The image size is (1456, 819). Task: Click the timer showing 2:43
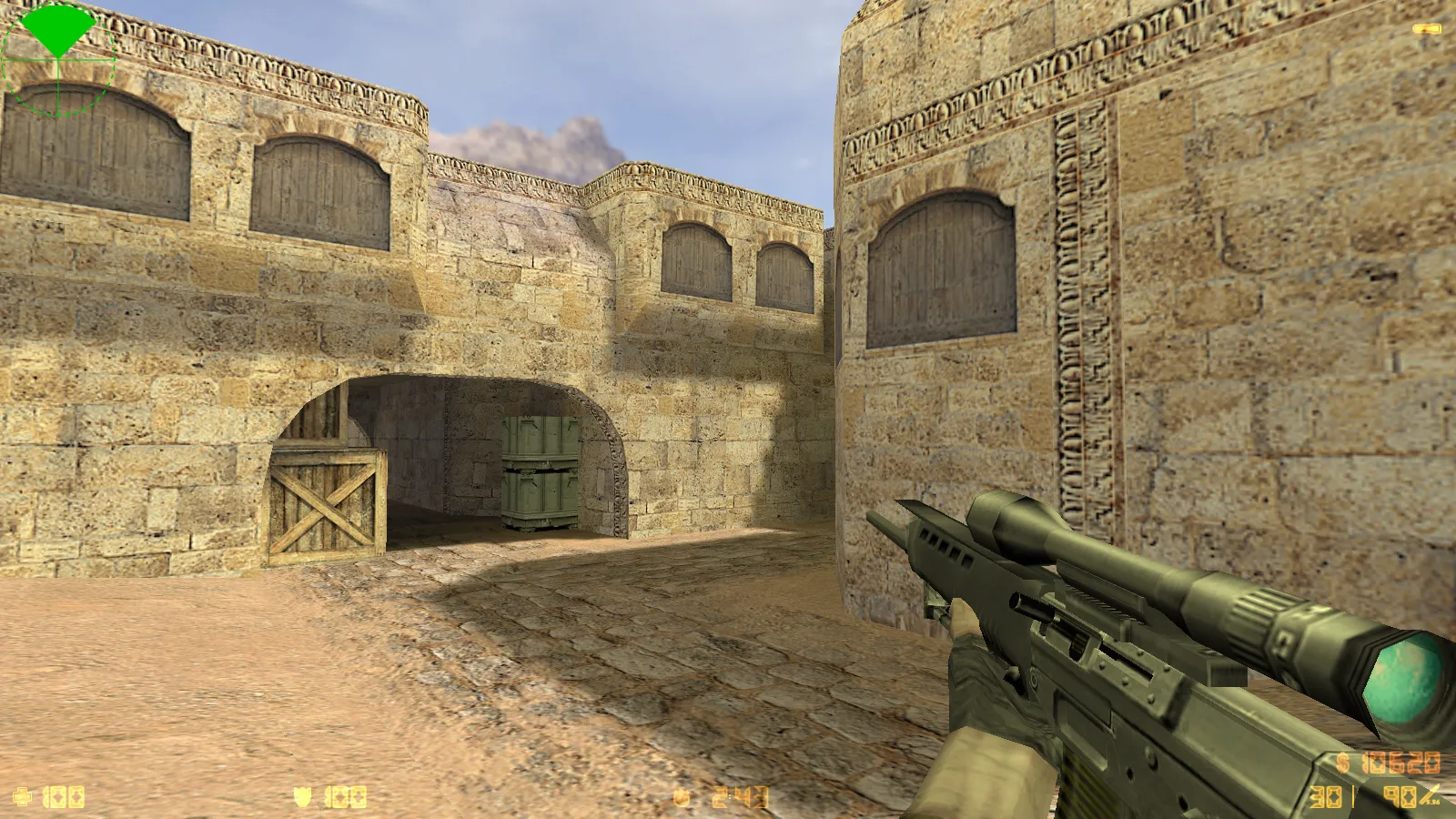739,794
